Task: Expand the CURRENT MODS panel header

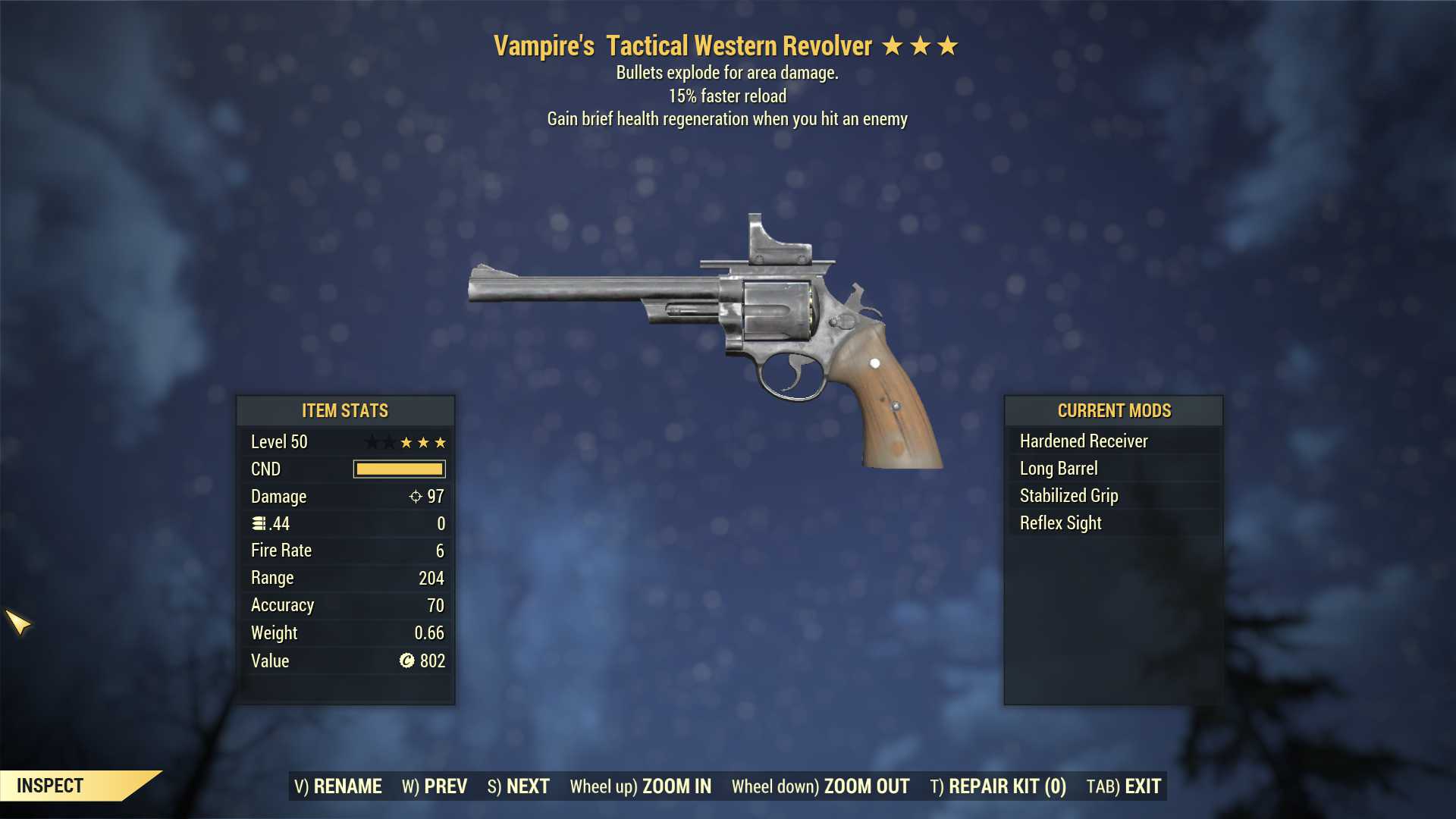Action: [x=1115, y=410]
